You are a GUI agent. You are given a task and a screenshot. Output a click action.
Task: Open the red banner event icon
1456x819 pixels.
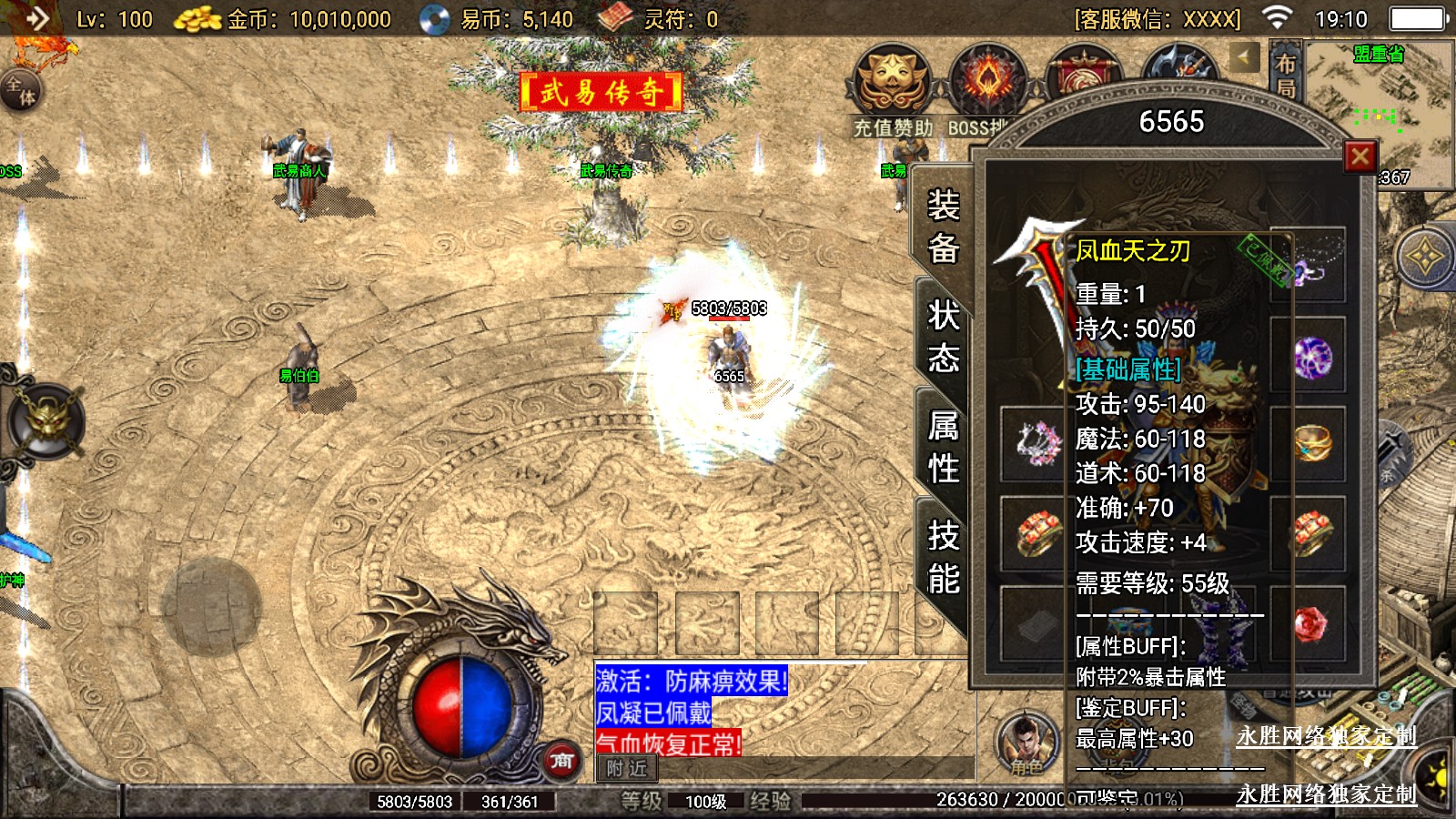[1083, 75]
